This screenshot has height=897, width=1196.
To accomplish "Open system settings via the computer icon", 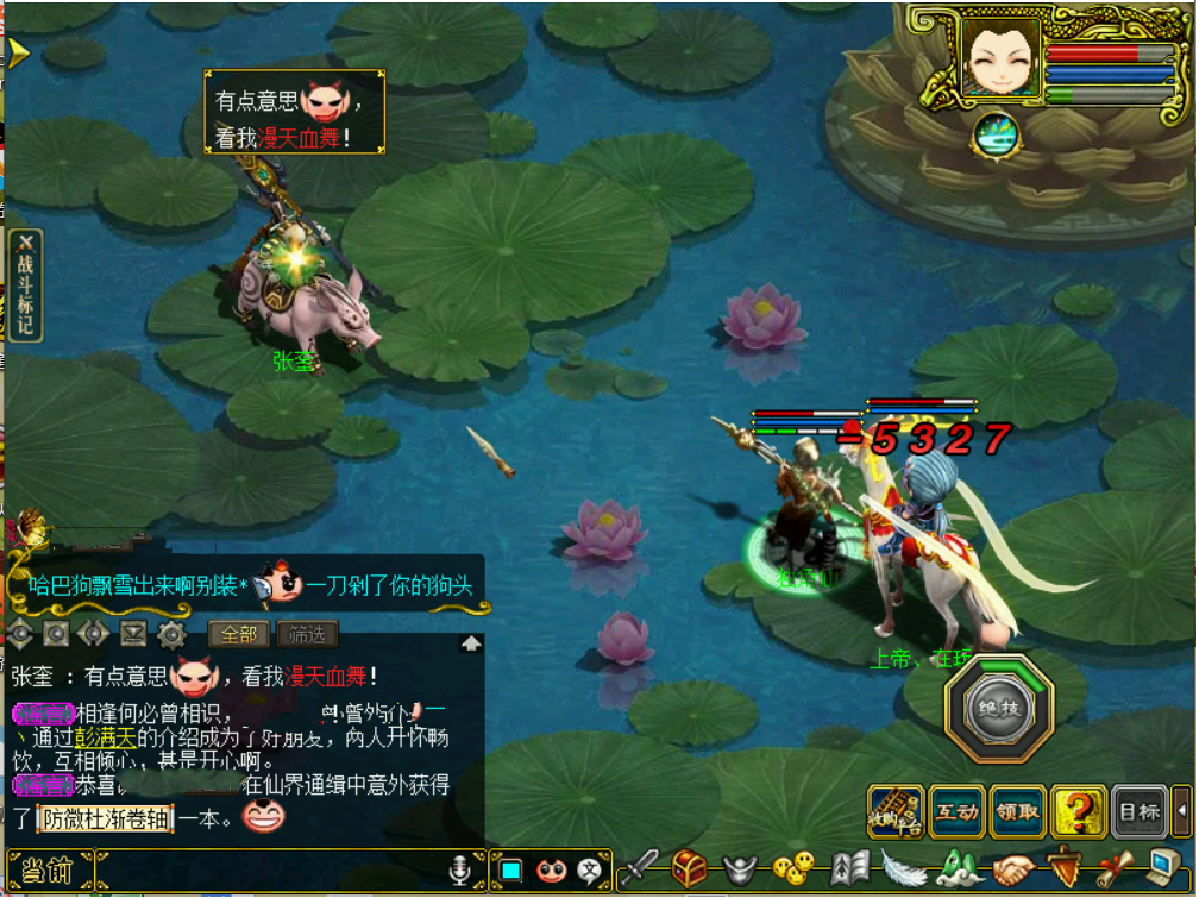I will point(1162,869).
